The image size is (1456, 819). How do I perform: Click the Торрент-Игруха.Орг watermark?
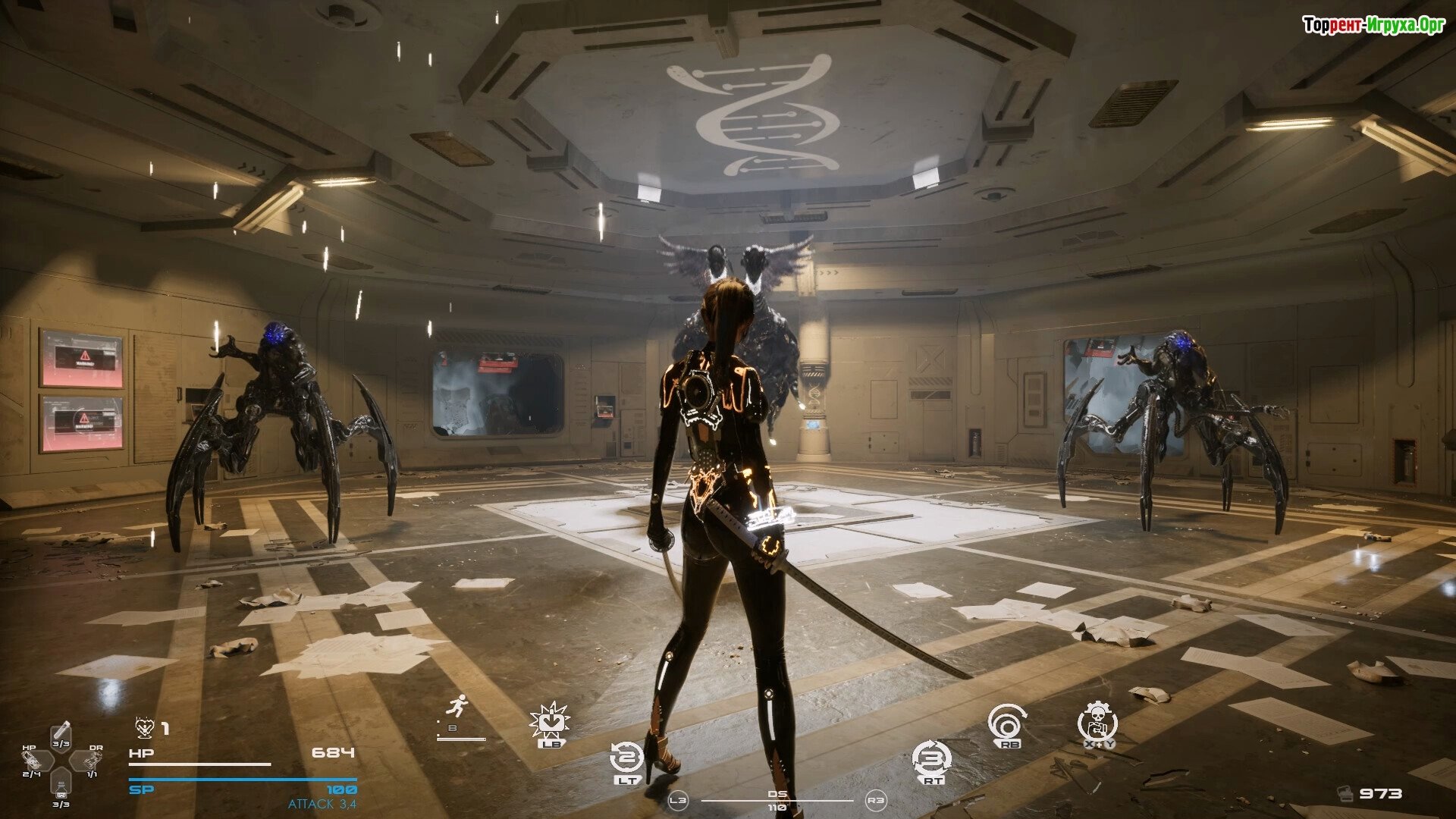tap(1373, 26)
